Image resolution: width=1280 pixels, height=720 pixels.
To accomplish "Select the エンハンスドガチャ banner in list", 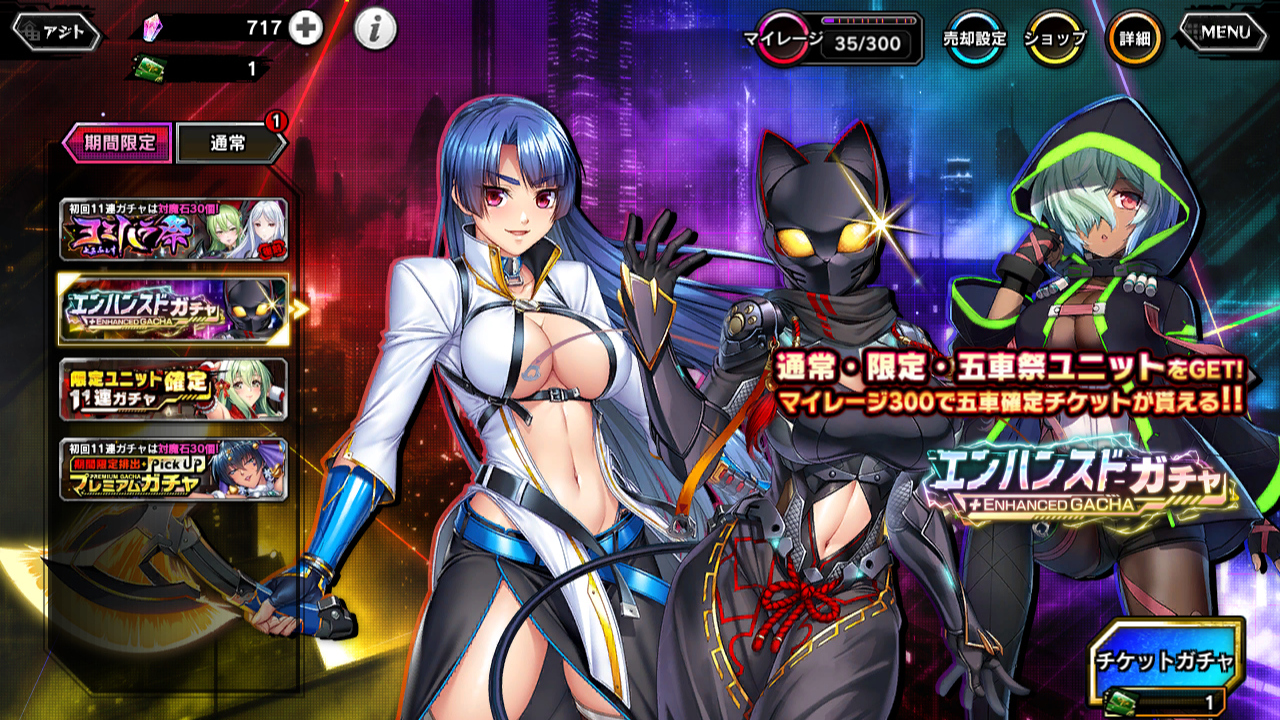I will click(174, 310).
